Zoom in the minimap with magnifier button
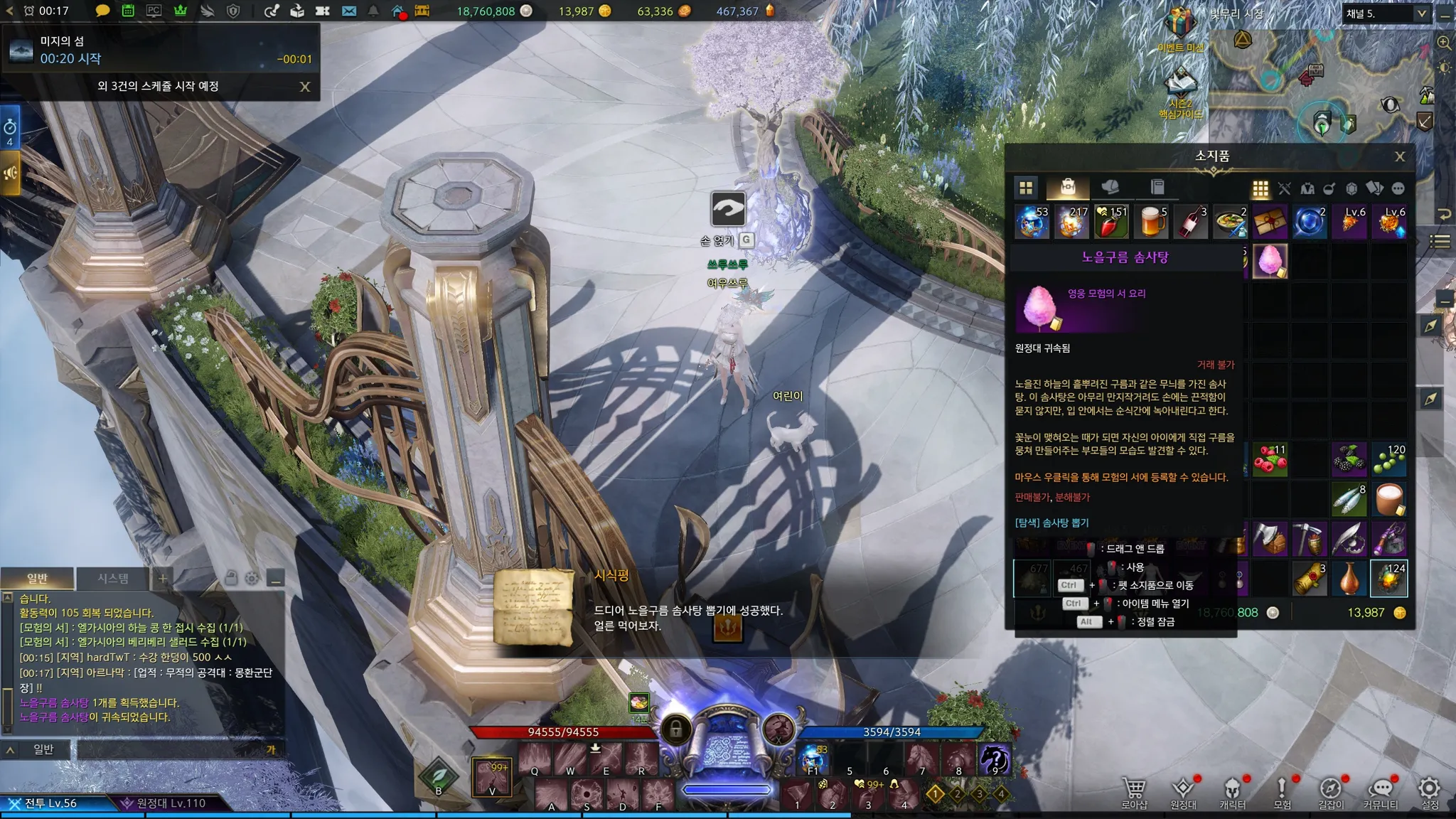This screenshot has height=819, width=1456. click(1444, 43)
